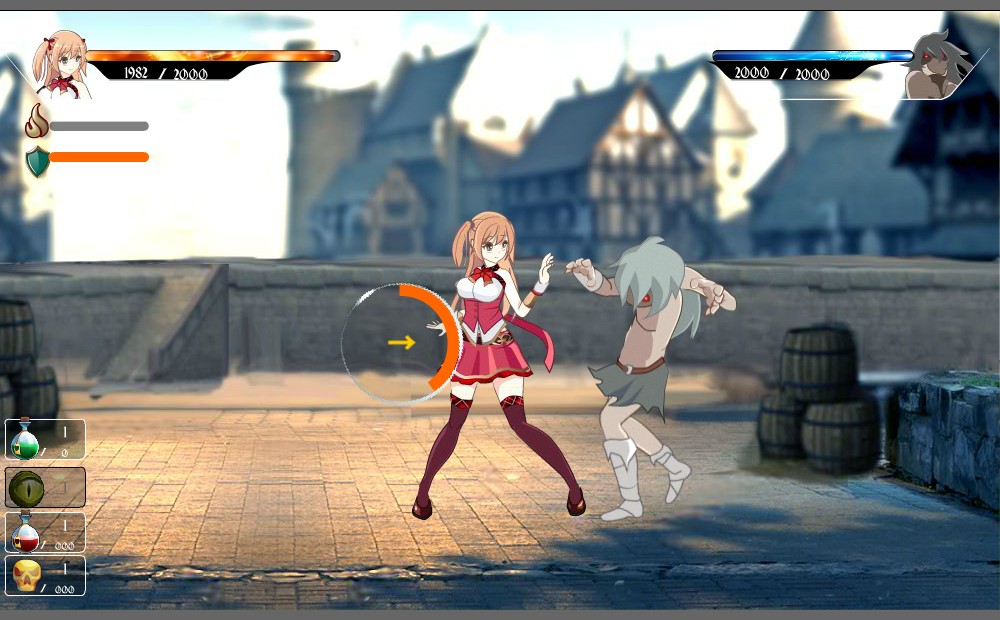Use the green potion item slot
Image resolution: width=1000 pixels, height=620 pixels.
click(x=45, y=439)
